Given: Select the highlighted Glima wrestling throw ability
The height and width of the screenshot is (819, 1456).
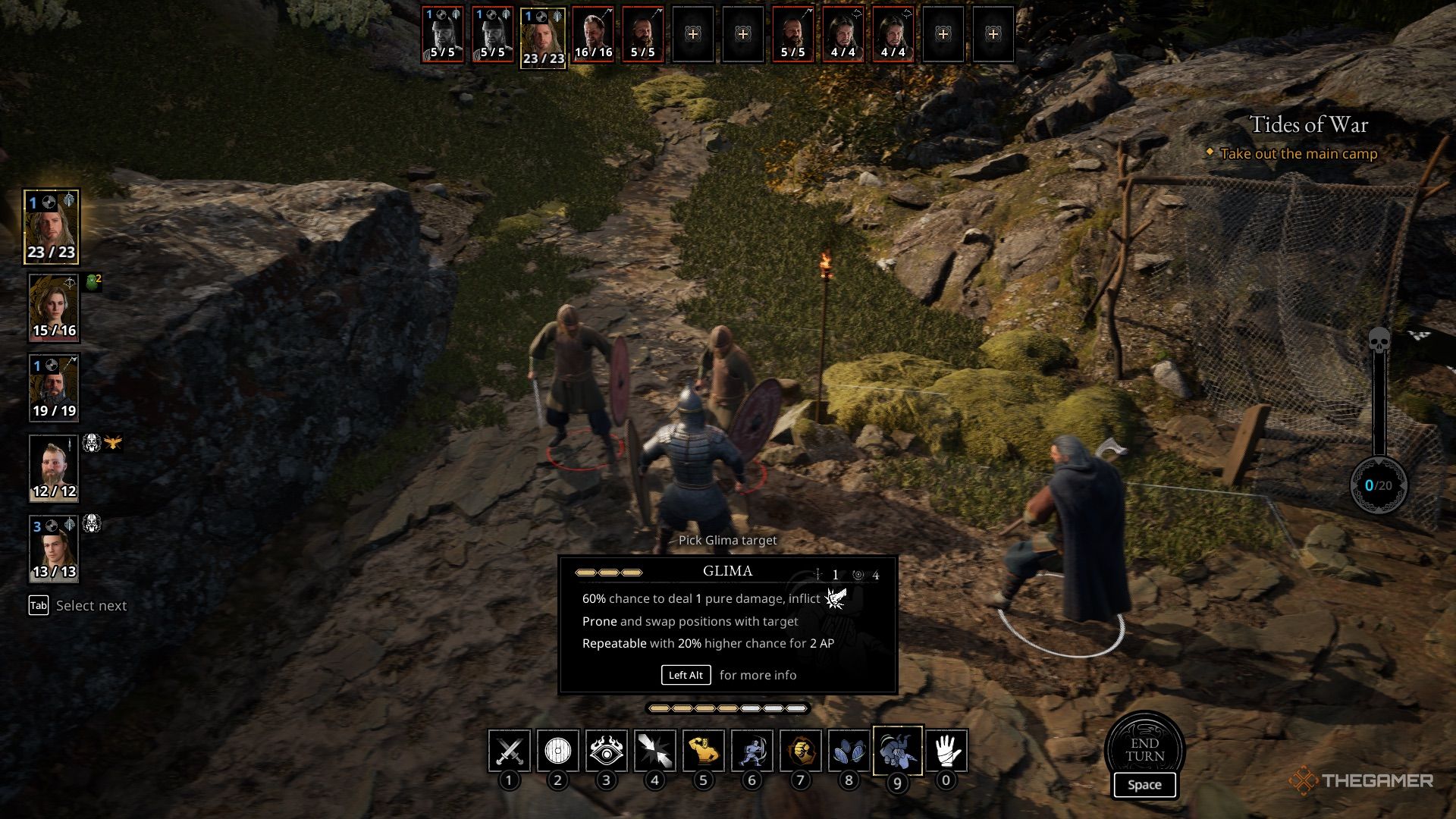Looking at the screenshot, I should [897, 751].
